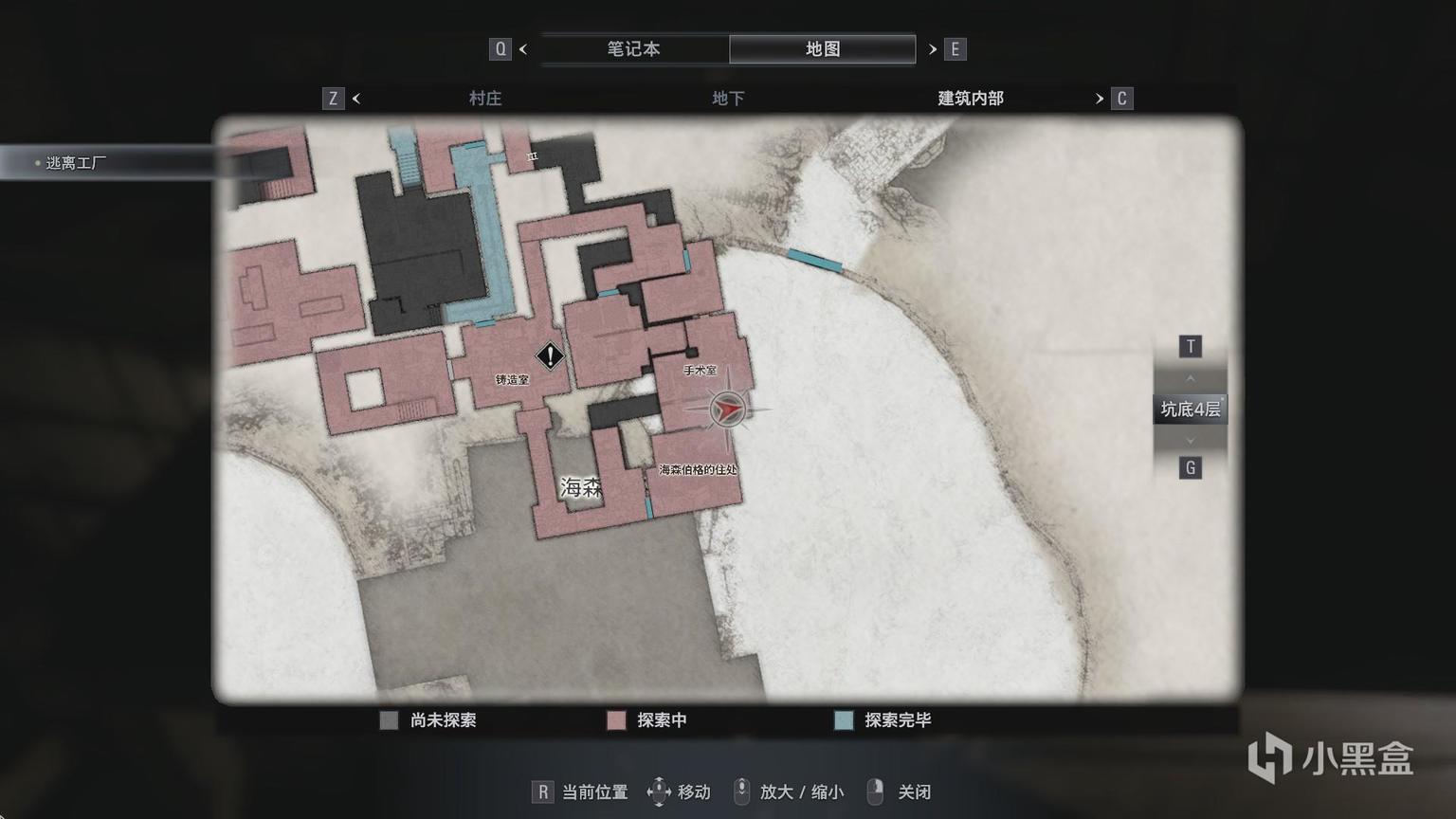1456x819 pixels.
Task: Click the objective marker near 铸造室
Action: tap(550, 356)
